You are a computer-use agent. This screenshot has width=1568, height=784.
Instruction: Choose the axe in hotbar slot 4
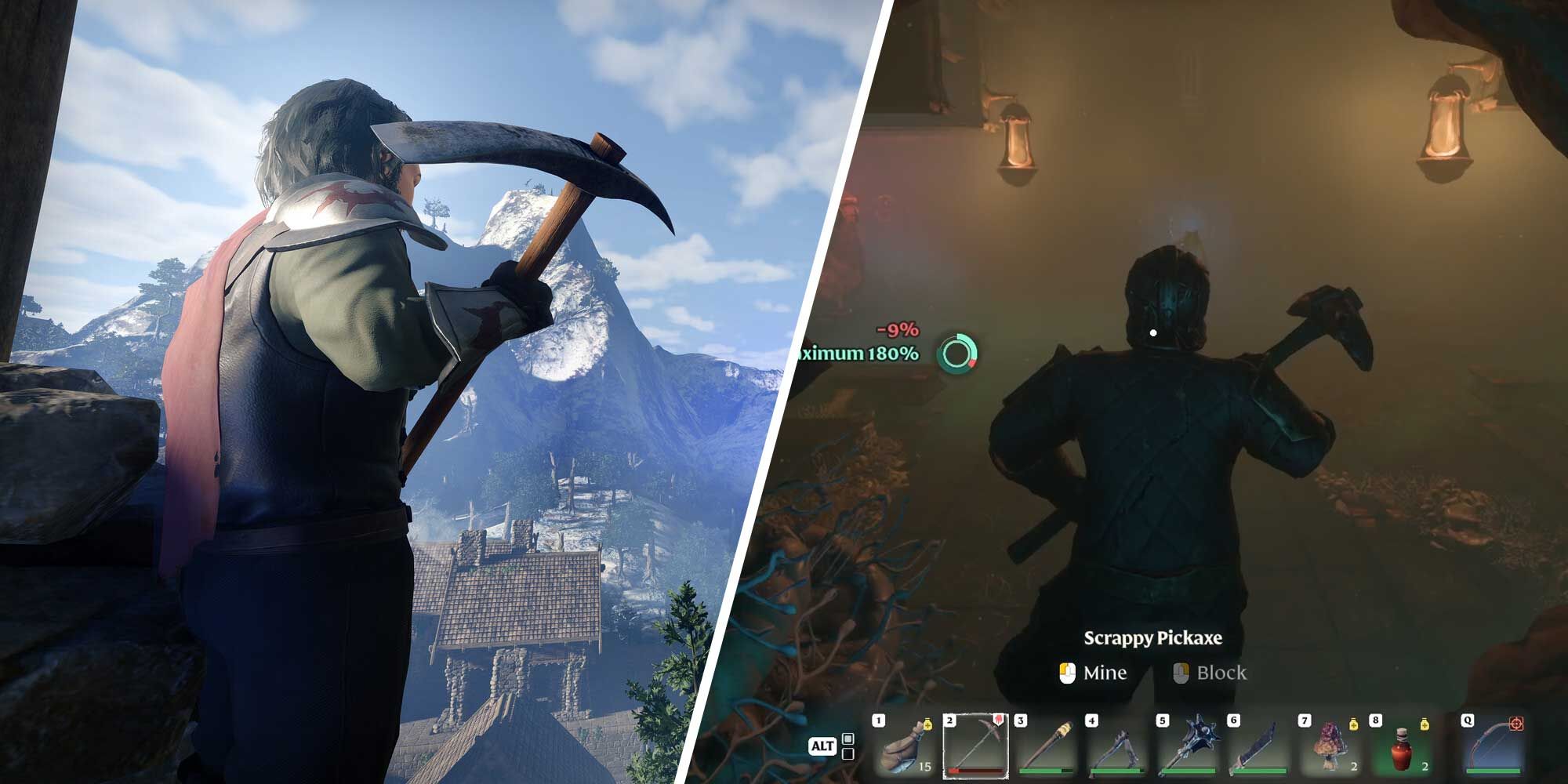[x=1116, y=746]
